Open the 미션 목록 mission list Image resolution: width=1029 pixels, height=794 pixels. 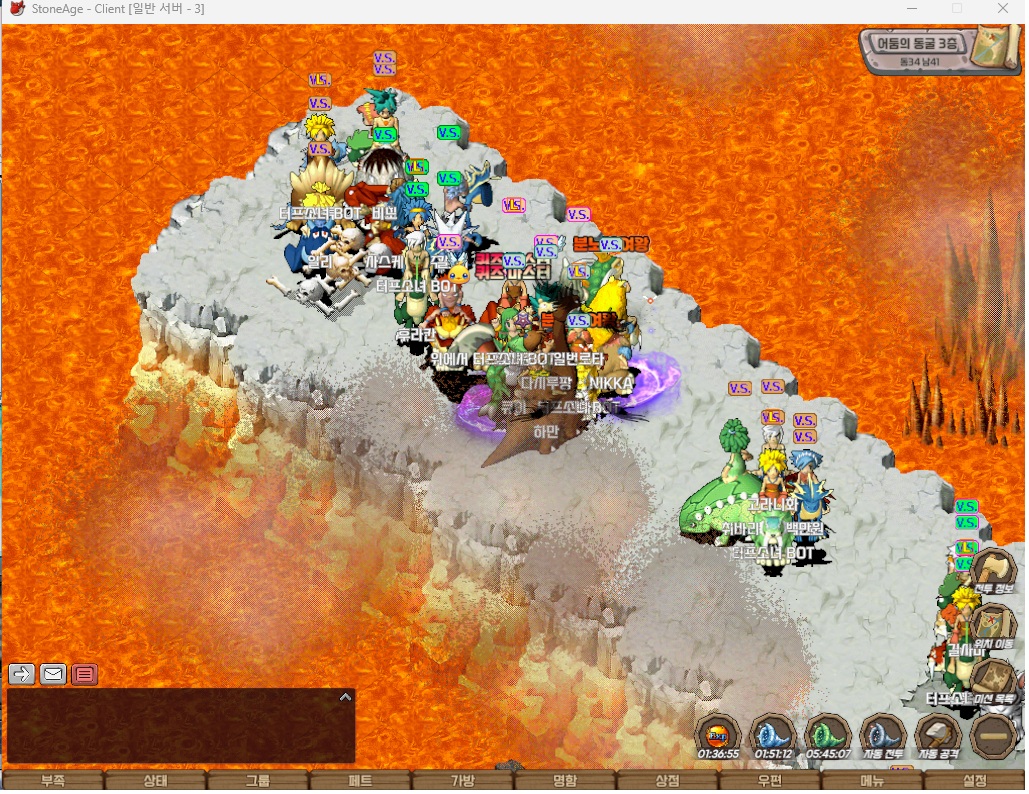[994, 682]
